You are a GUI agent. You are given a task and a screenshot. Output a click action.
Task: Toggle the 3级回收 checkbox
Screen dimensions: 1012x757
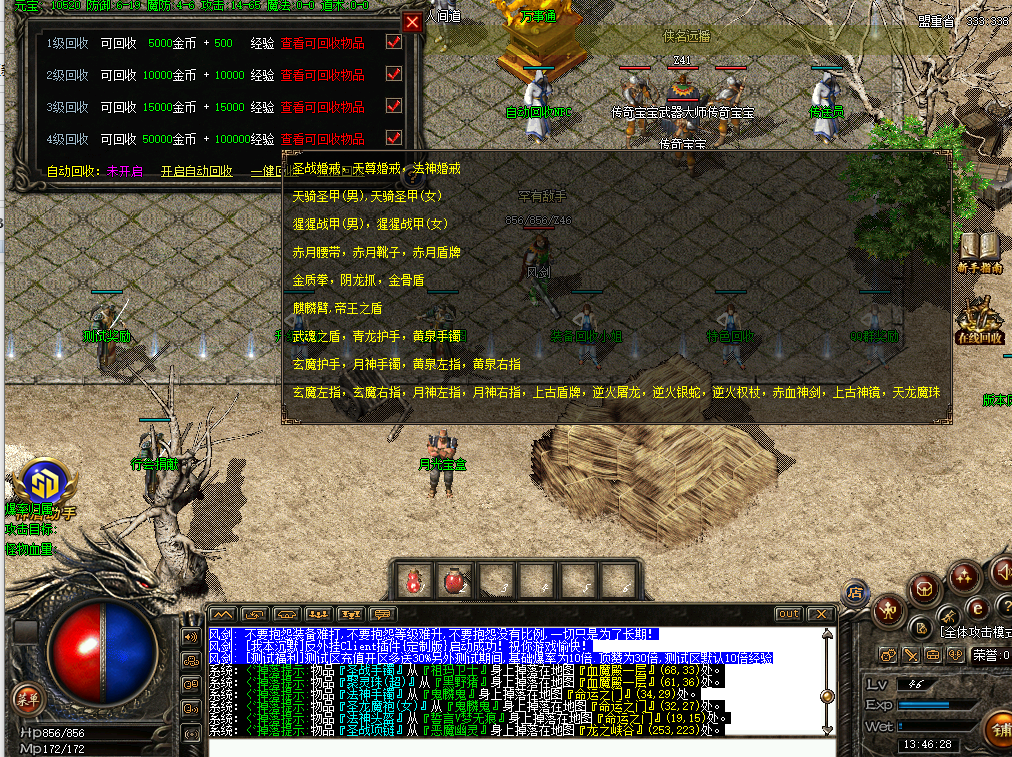[x=394, y=106]
